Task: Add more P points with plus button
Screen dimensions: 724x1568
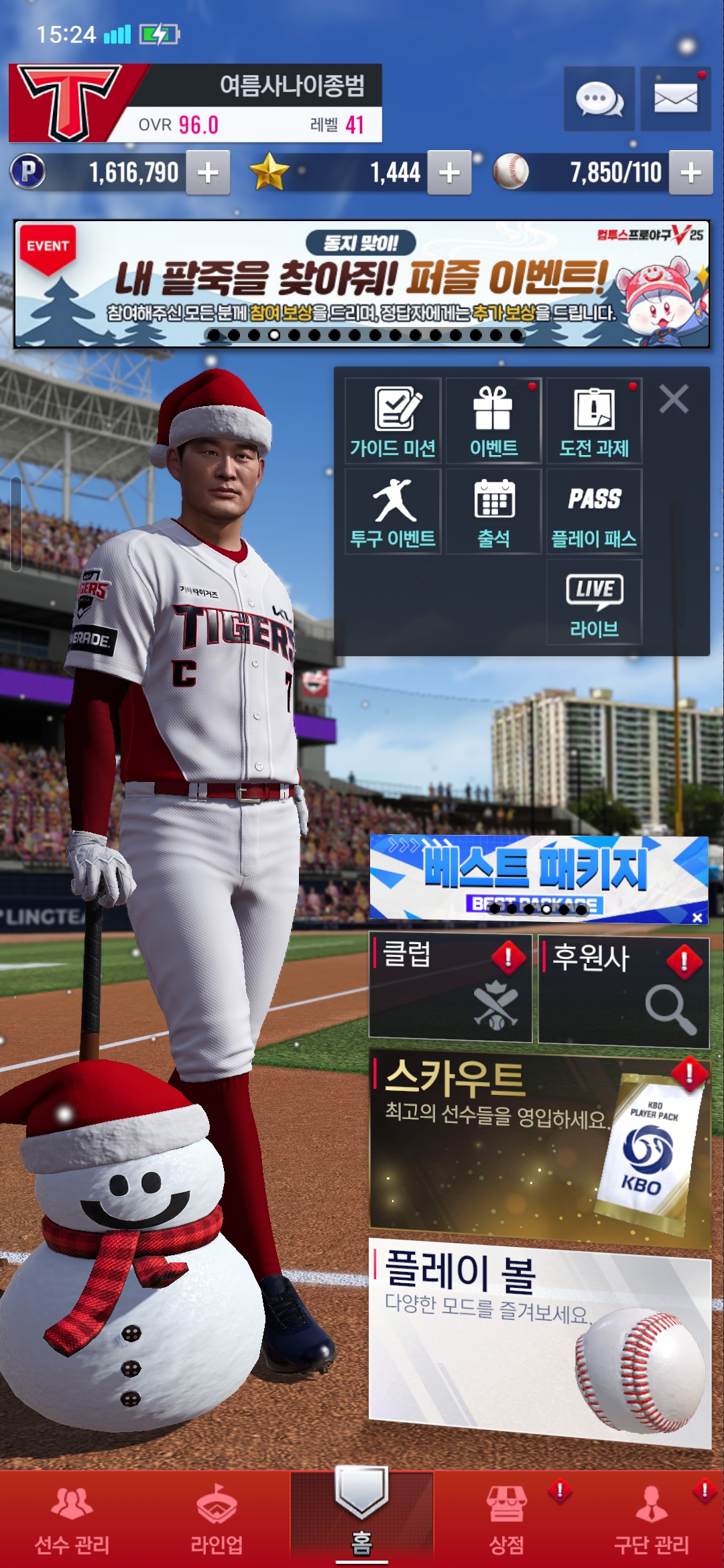Action: (x=208, y=173)
